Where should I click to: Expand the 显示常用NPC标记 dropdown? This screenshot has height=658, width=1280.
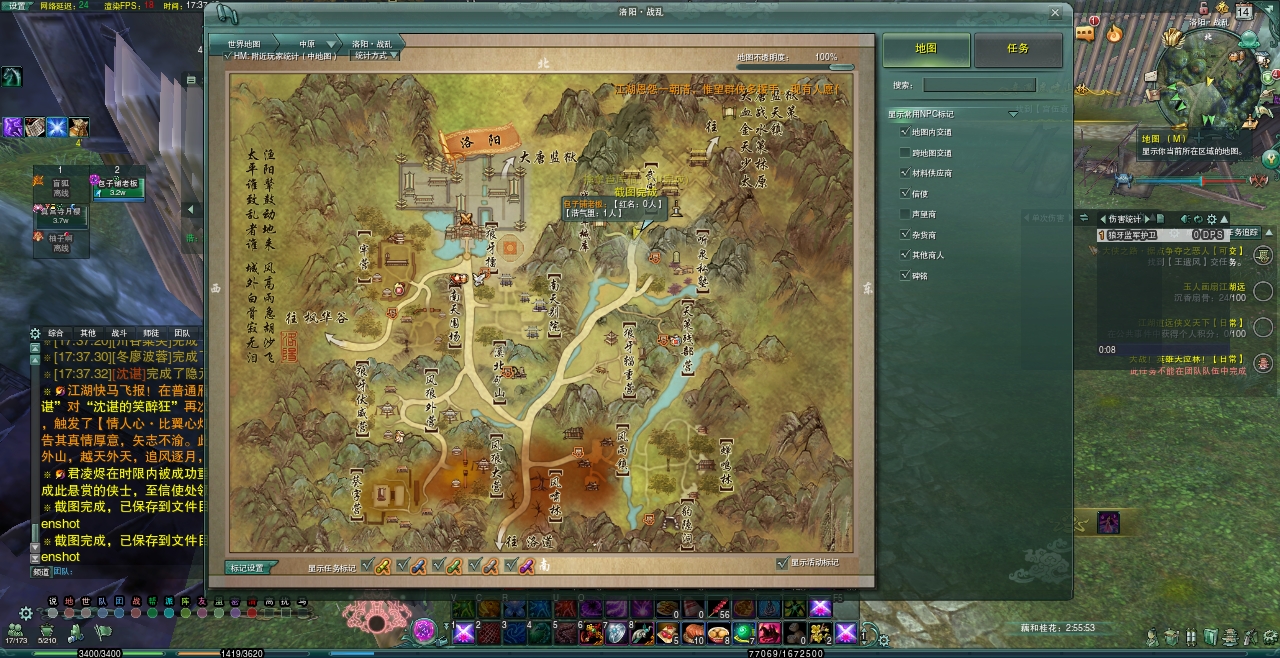pyautogui.click(x=1013, y=114)
